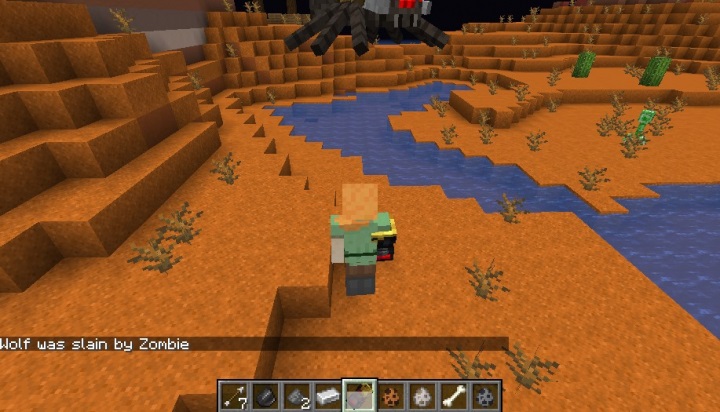720x412 pixels.
Task: Select the black coal lump slot
Action: (x=265, y=396)
